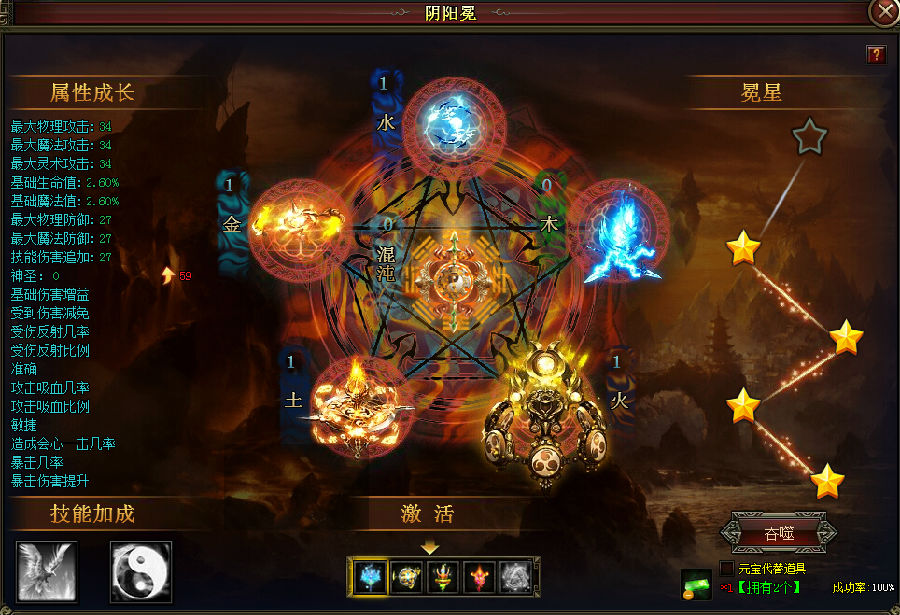The height and width of the screenshot is (615, 900).
Task: Choose the grey faded activation slot
Action: click(x=516, y=575)
